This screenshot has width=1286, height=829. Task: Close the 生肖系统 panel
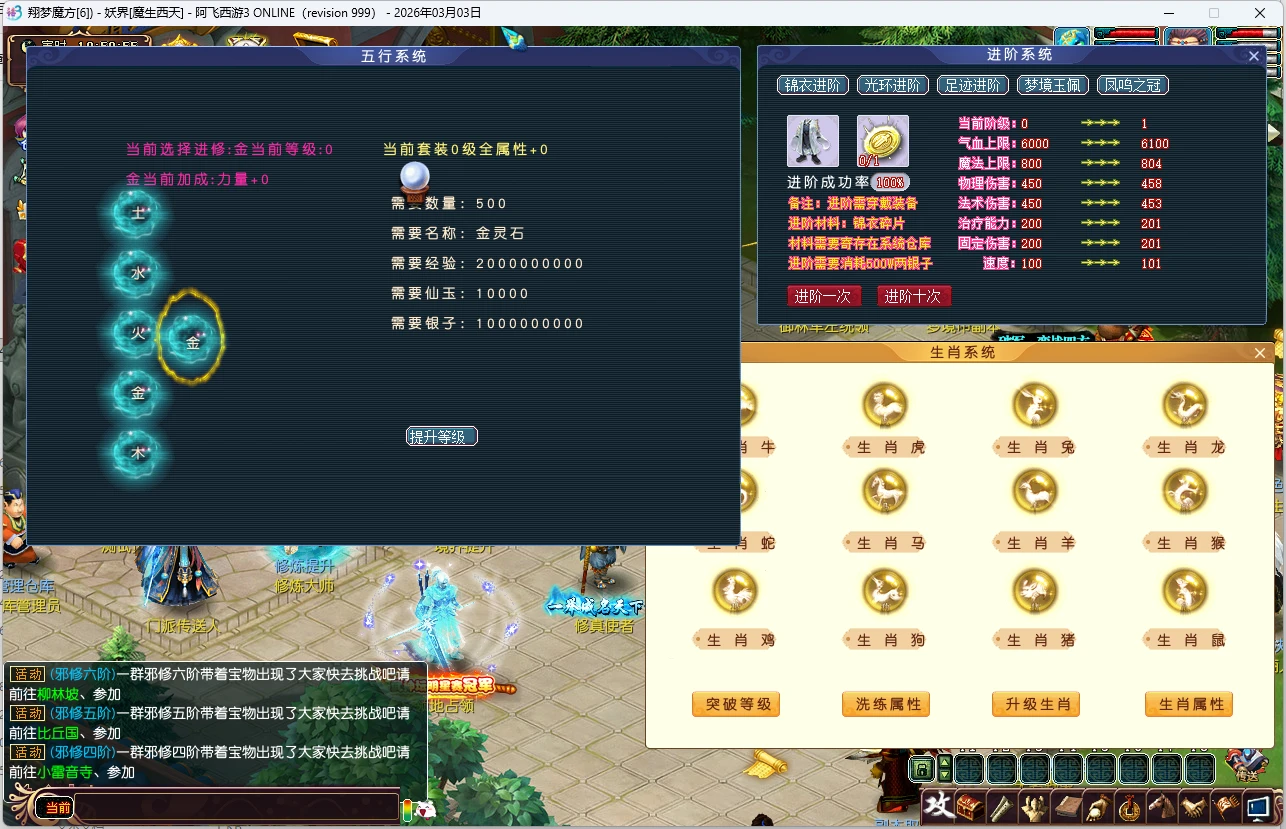(1259, 353)
